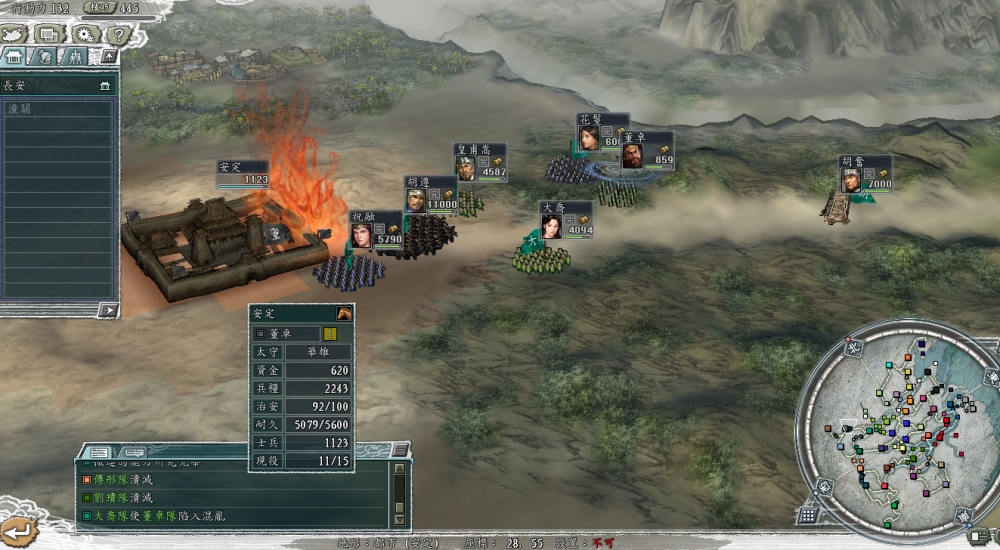The image size is (1000, 550).
Task: Click the return arrow end-turn button
Action: tap(17, 528)
